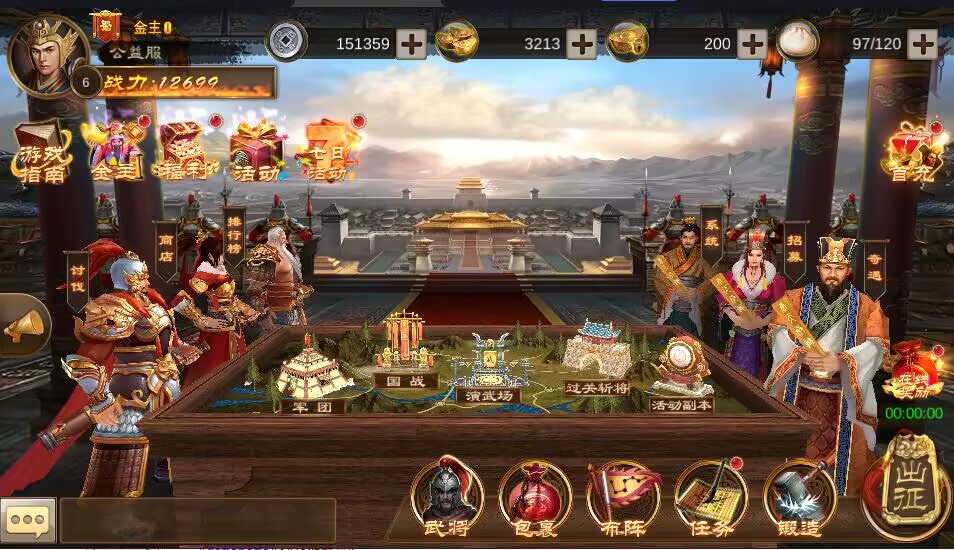This screenshot has height=550, width=954.
Task: Add stamina with the steamed bun plus button
Action: point(922,44)
